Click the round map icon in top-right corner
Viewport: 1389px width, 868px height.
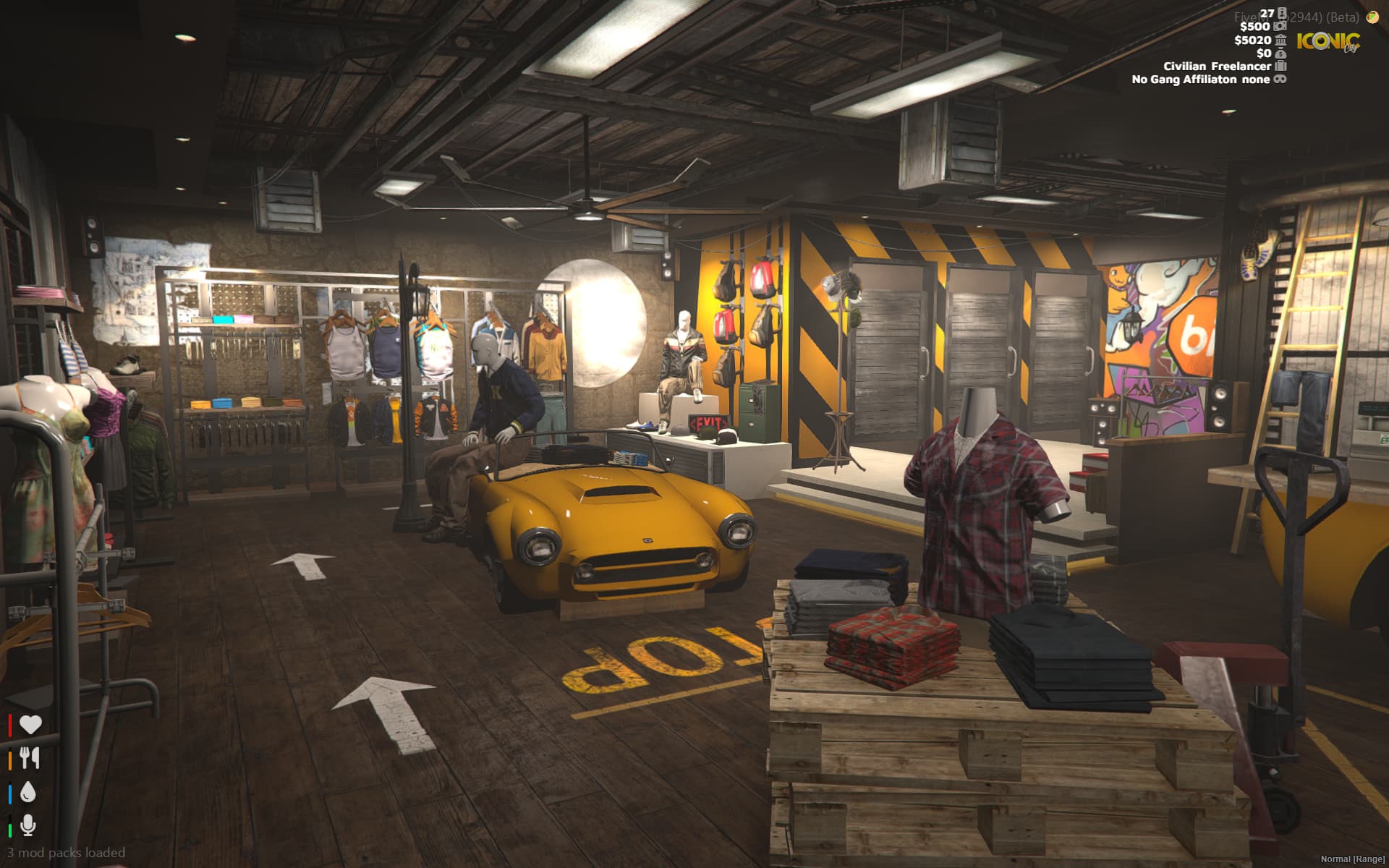[1372, 17]
